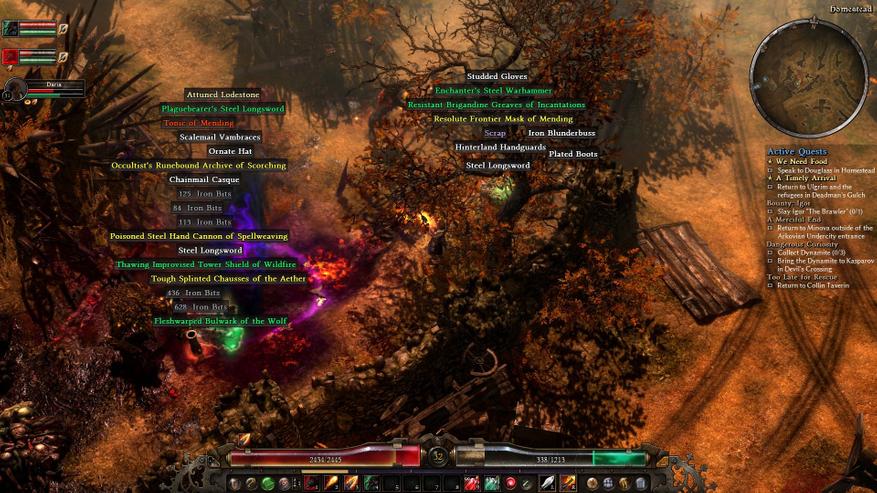Activate the green skill in the fourth hotbar slot
The image size is (877, 493).
click(x=371, y=484)
